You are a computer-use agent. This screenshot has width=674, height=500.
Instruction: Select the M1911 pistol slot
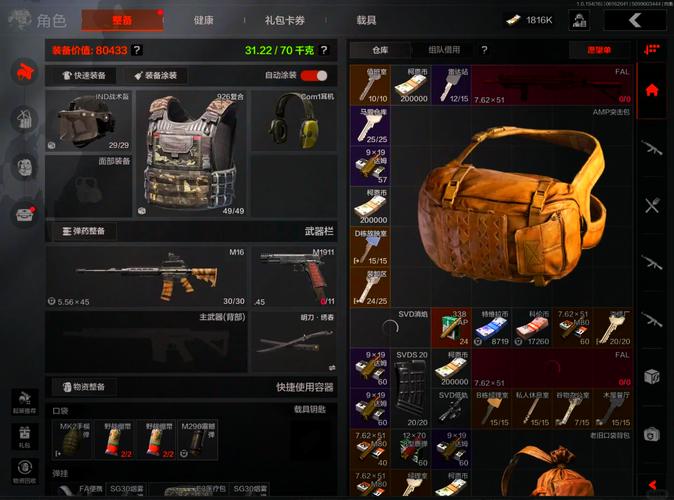295,275
